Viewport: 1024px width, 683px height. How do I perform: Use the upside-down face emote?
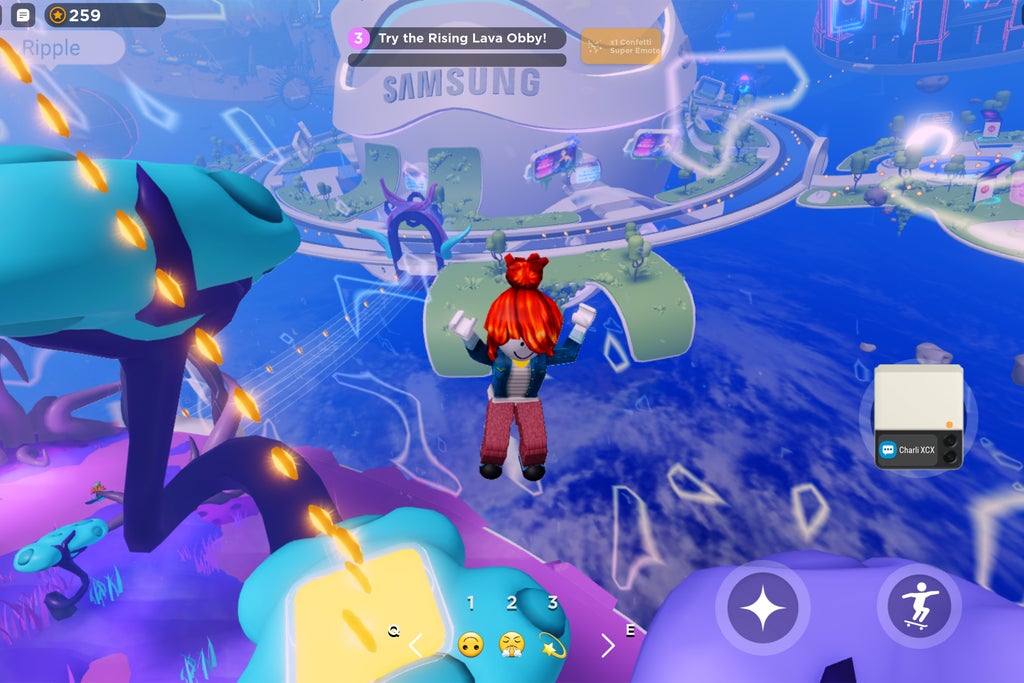pos(470,645)
